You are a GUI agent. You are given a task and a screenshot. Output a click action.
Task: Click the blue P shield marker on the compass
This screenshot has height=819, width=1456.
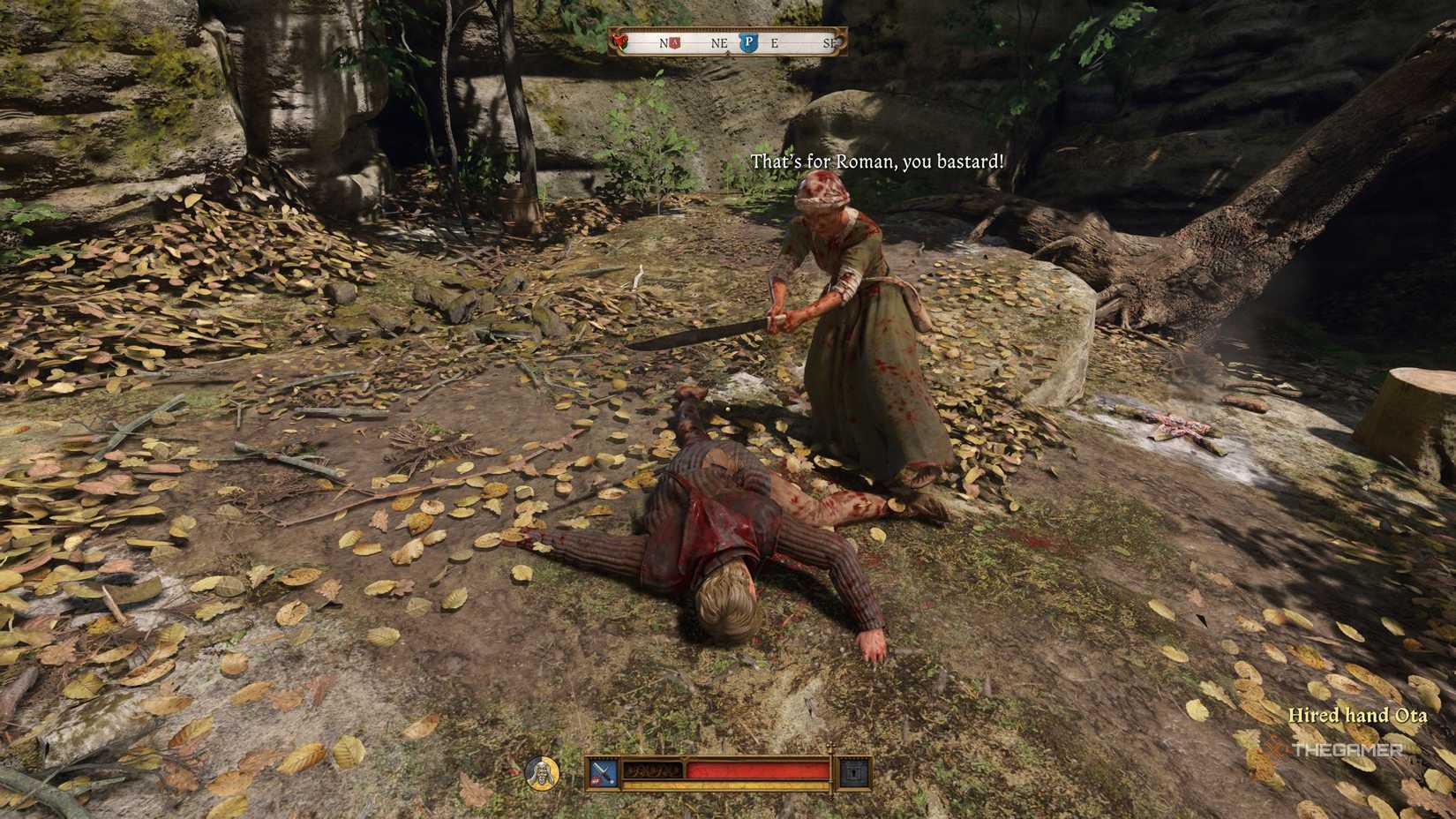(x=749, y=43)
